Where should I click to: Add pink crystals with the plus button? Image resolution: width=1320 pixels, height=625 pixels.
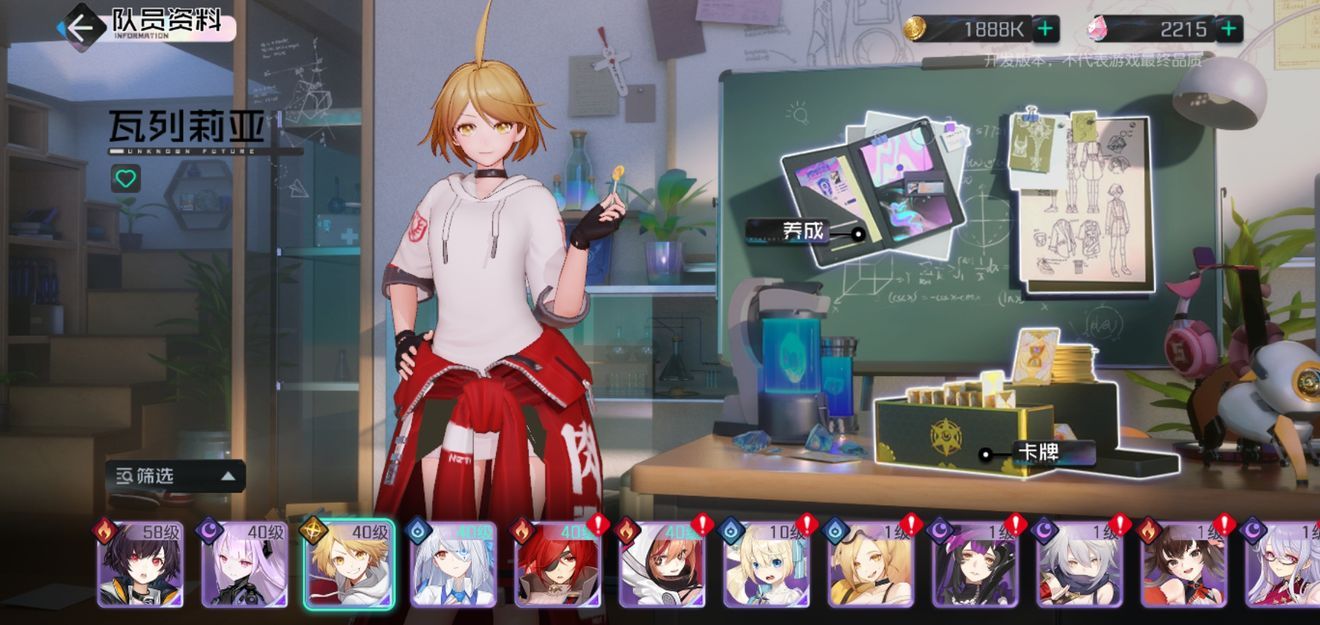click(1229, 29)
